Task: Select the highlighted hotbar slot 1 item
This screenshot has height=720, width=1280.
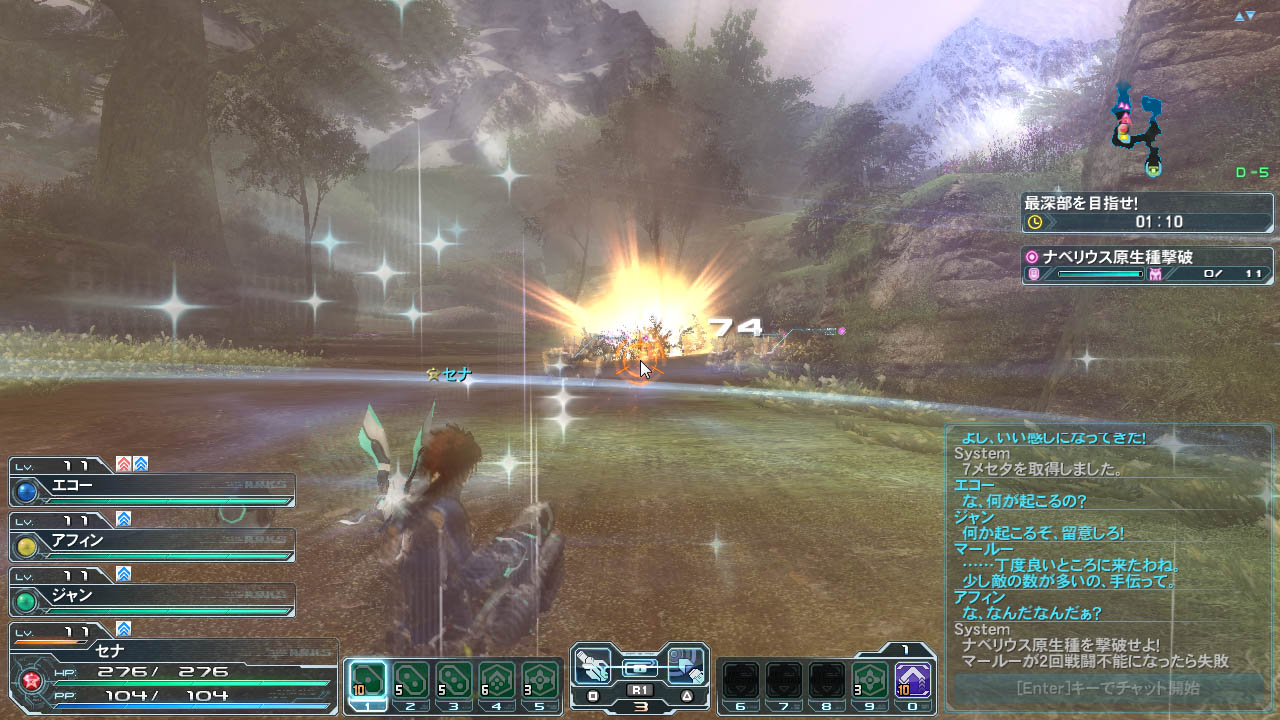Action: [x=368, y=680]
